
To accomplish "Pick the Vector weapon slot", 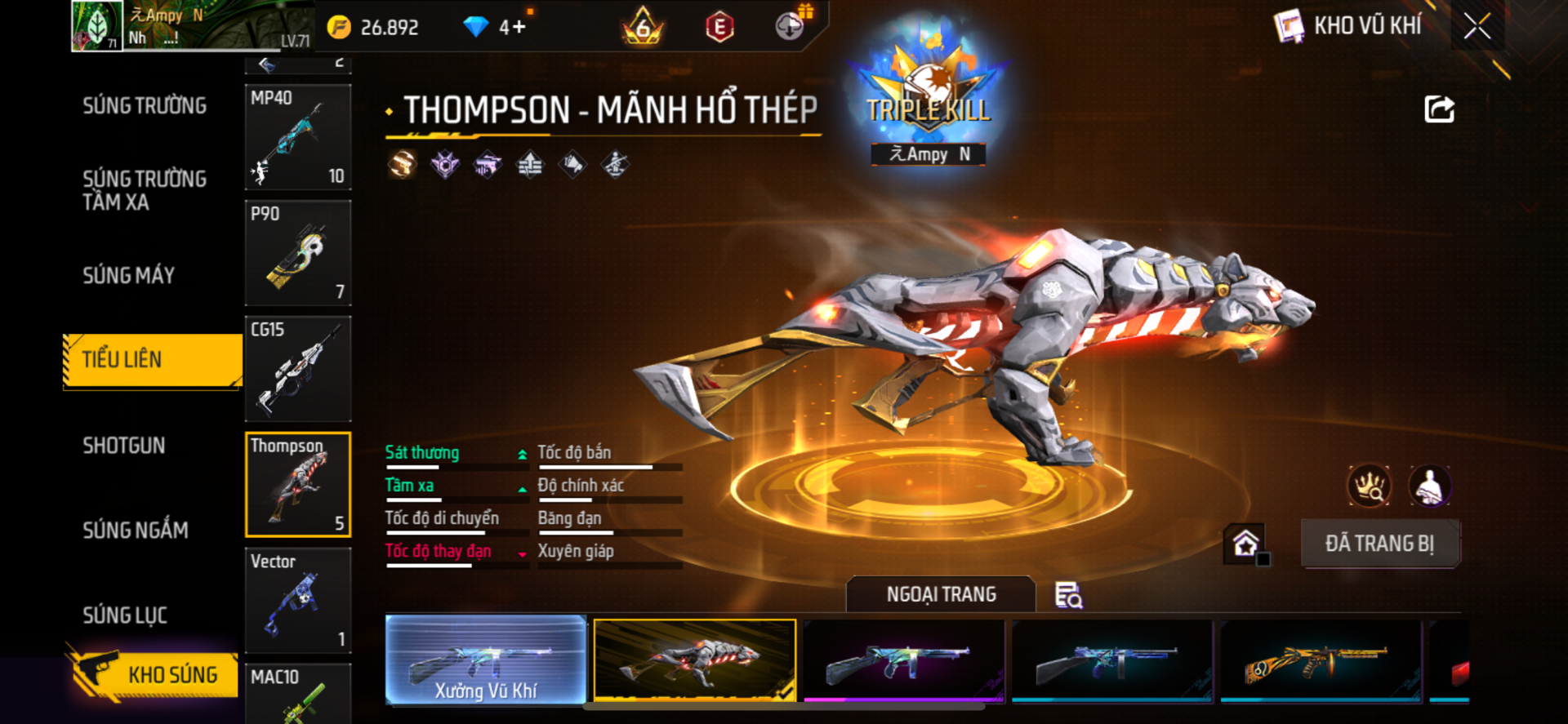I will tap(298, 601).
